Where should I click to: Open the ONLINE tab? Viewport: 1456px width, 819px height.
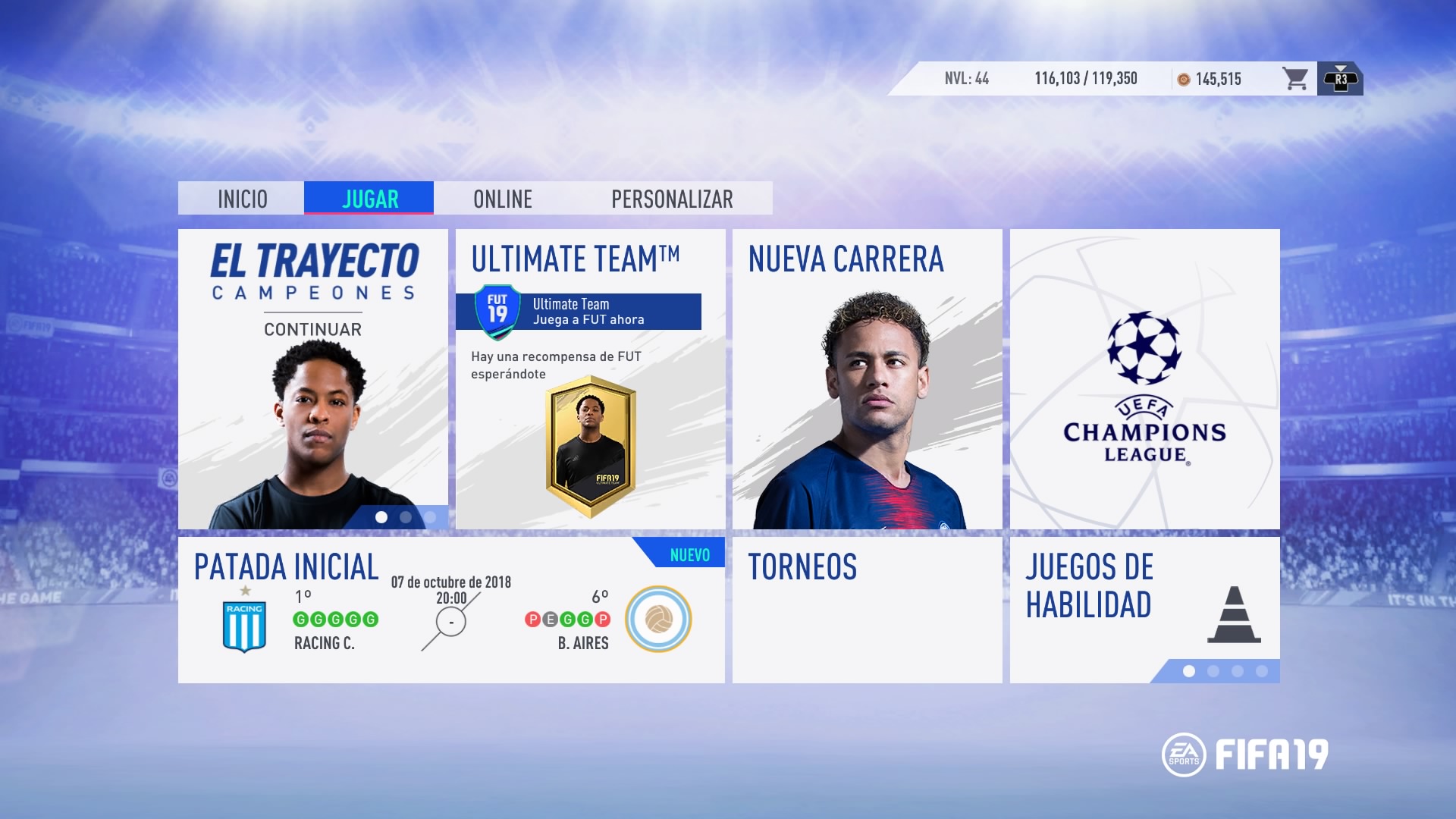coord(502,199)
